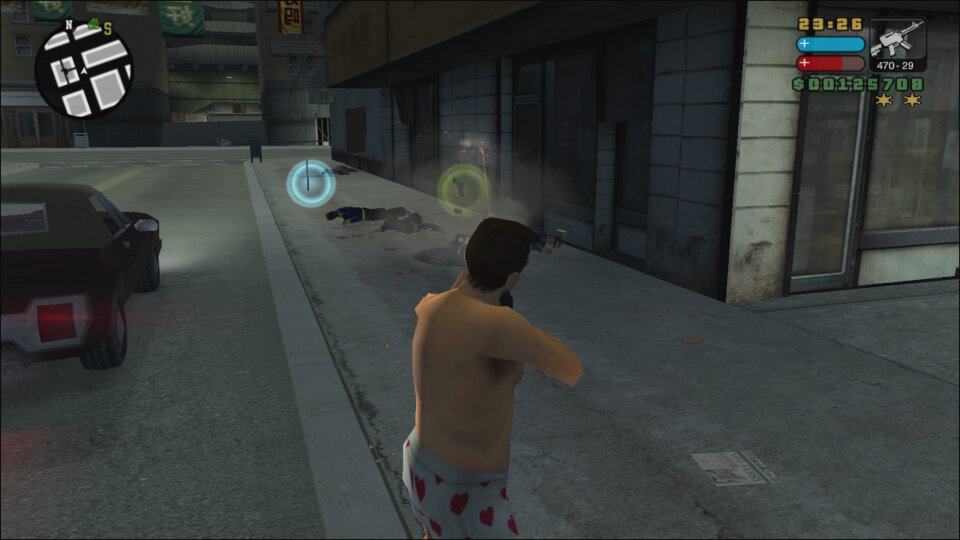The width and height of the screenshot is (960, 540).
Task: Target the enemy with the blue lock-on ring
Action: point(311,183)
